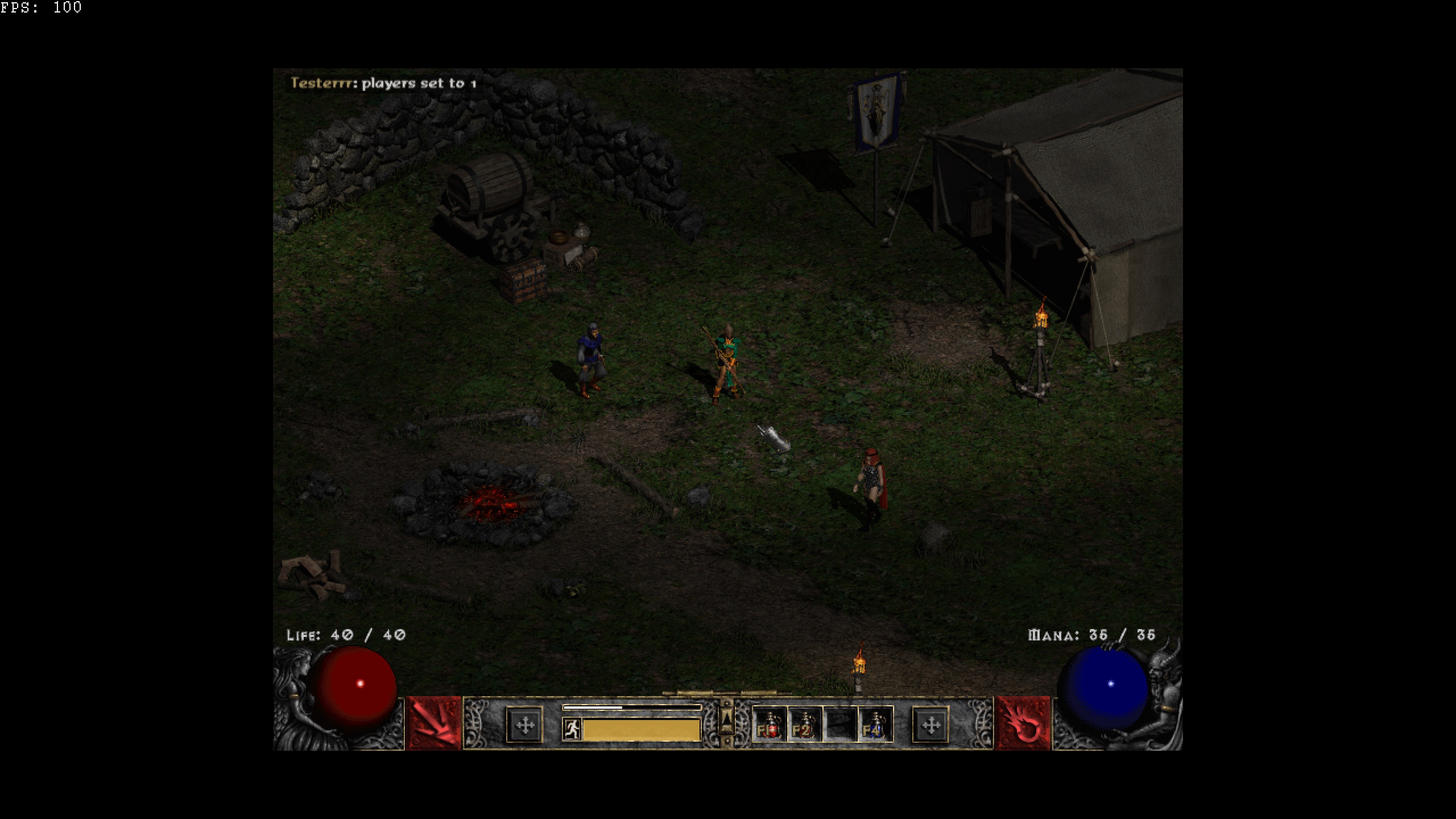Viewport: 1456px width, 819px height.
Task: Open the cross button beside the fire bolt skill
Action: (931, 725)
